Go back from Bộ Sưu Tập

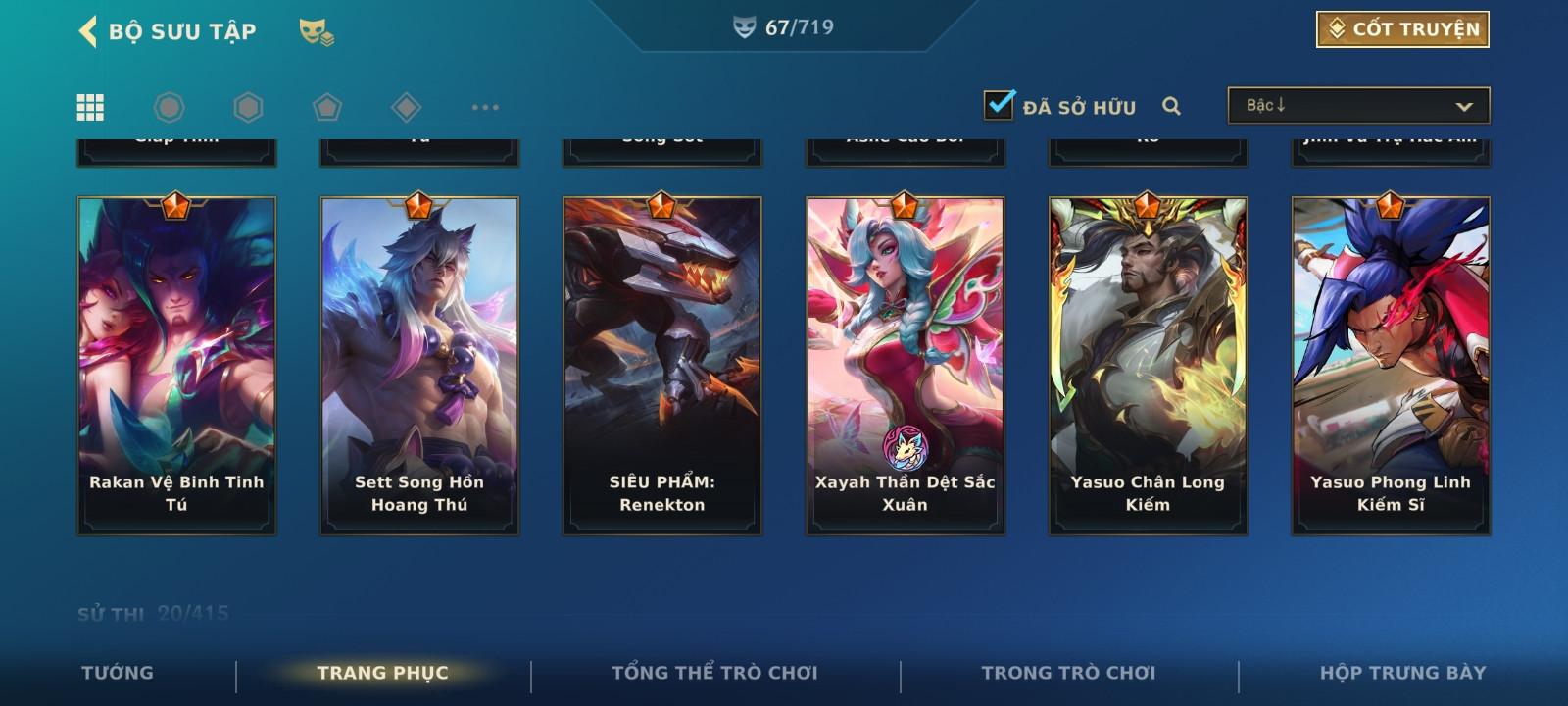pos(88,31)
